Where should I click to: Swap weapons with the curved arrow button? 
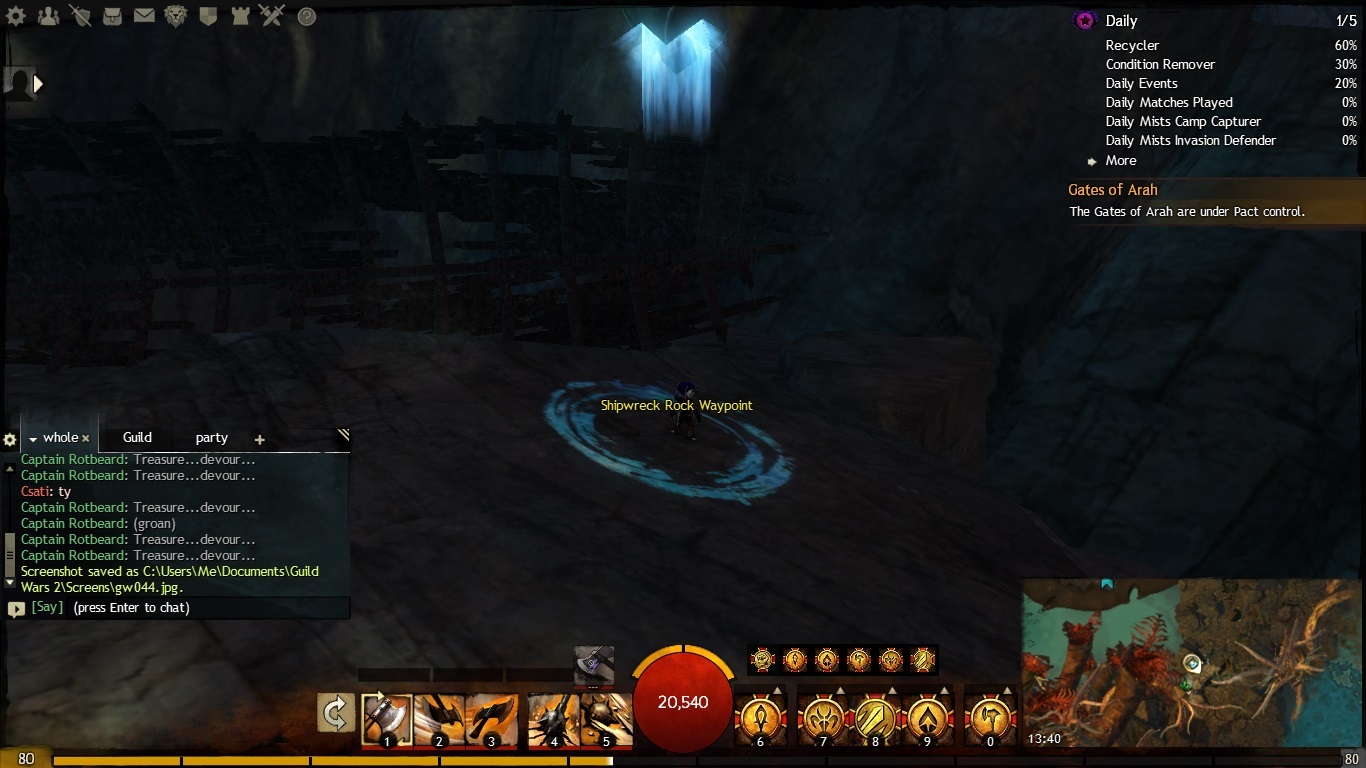[336, 713]
